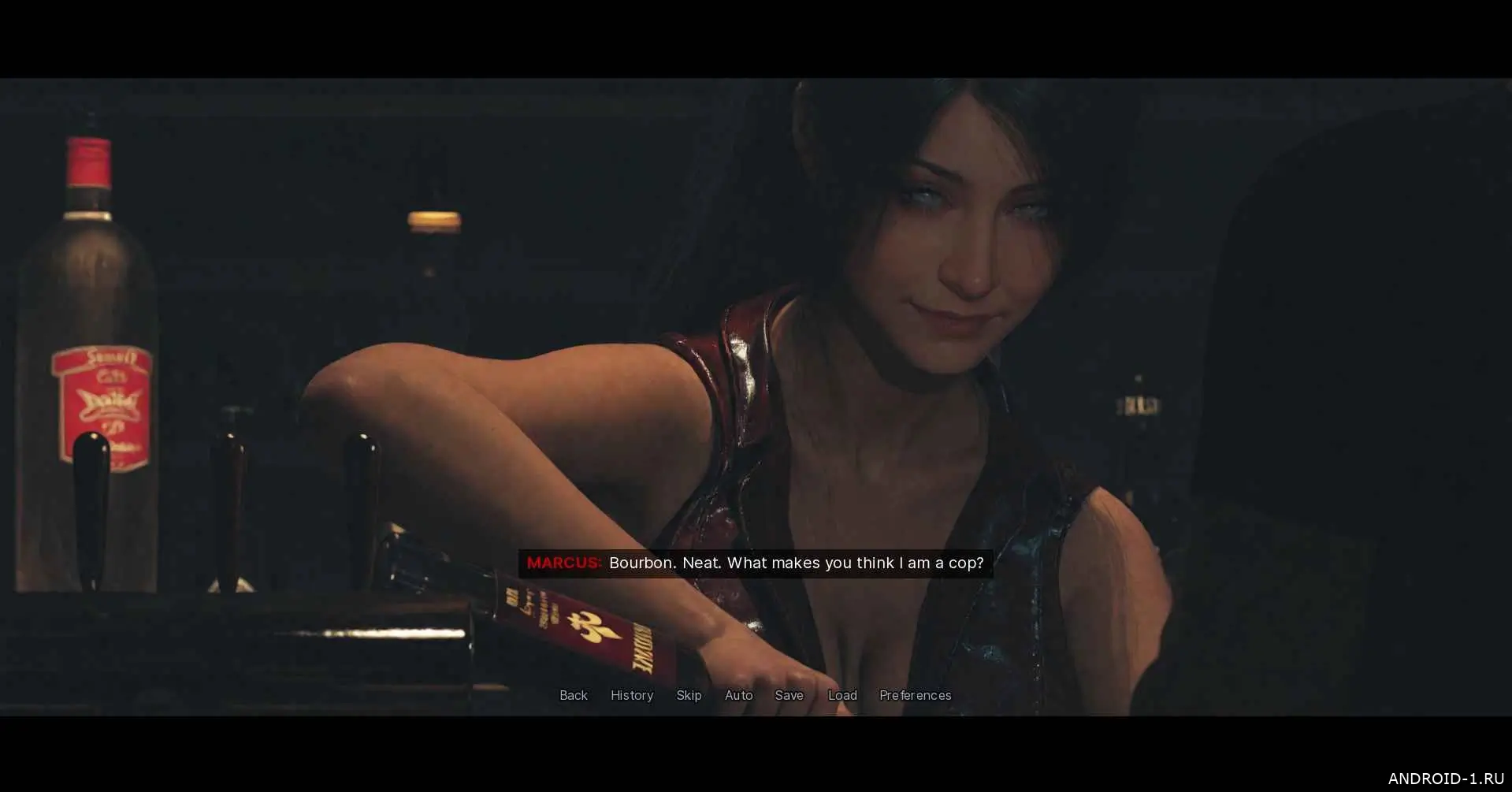Activate Skip to fast-forward dialogue
Screen dimensions: 1512x792
point(689,695)
